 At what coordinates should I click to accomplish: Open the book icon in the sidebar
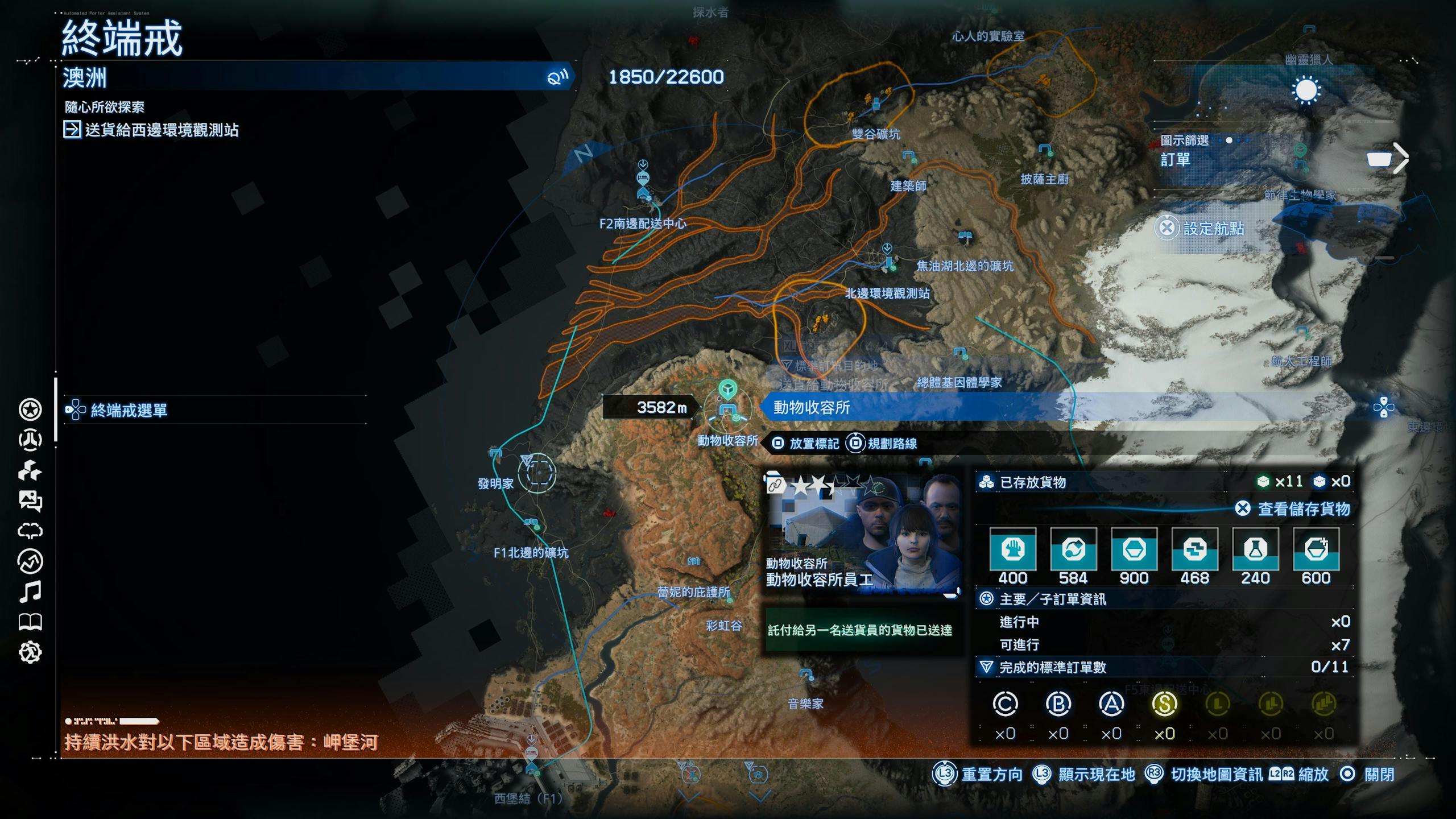click(x=30, y=622)
